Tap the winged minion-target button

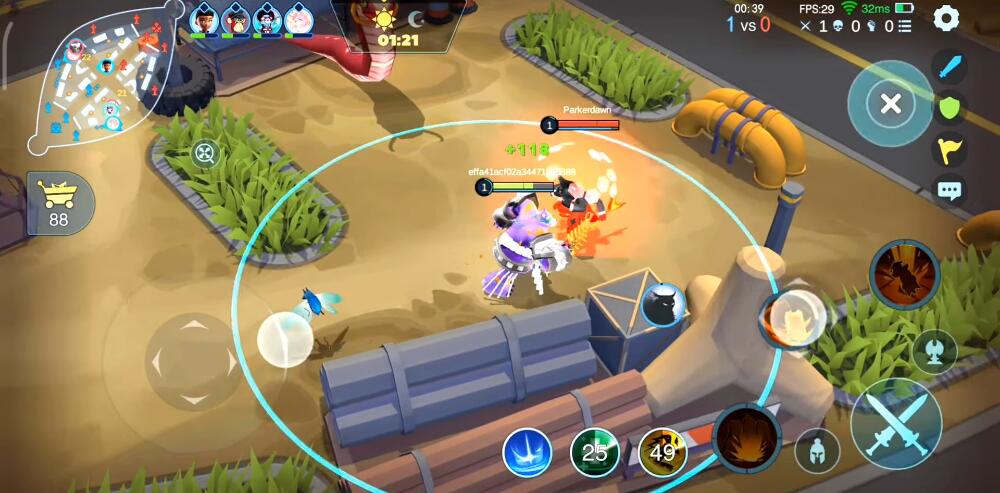click(934, 352)
